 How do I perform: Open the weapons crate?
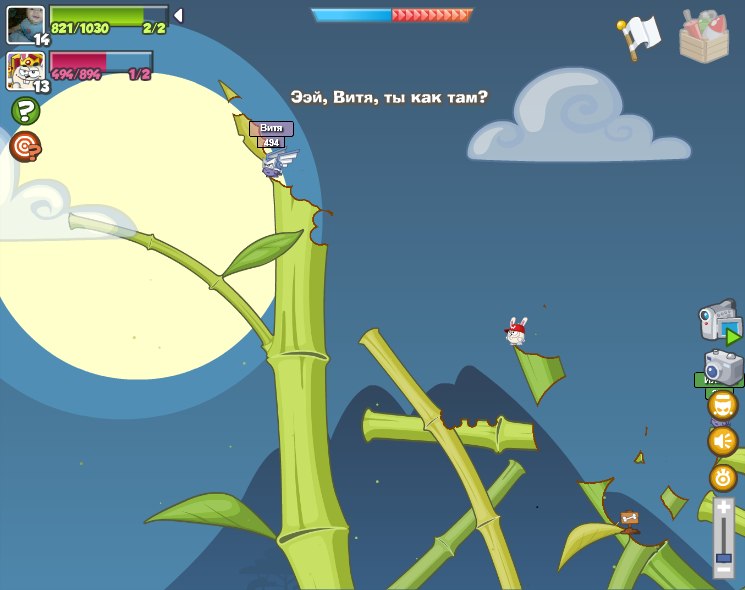pyautogui.click(x=704, y=36)
